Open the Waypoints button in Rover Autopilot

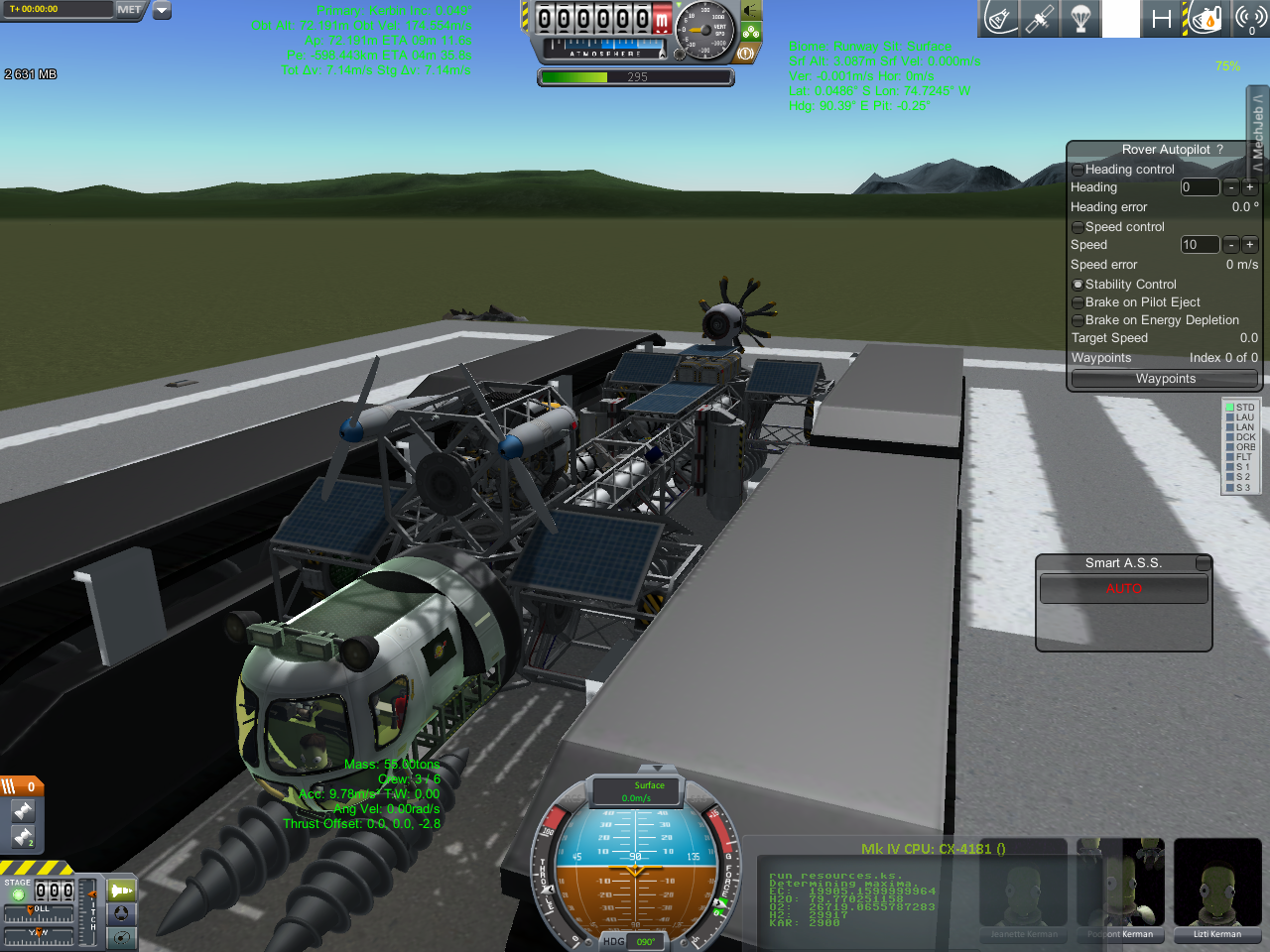pos(1165,379)
